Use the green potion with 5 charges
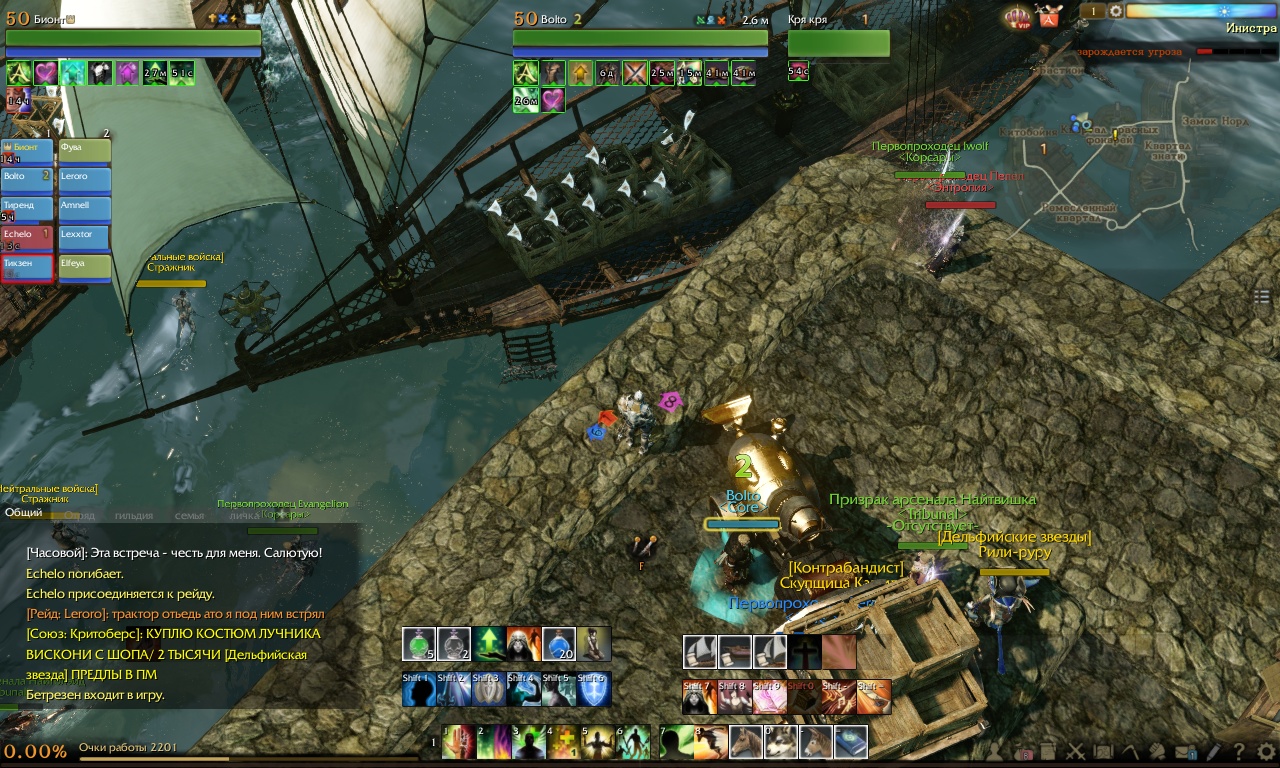This screenshot has width=1280, height=768. [x=420, y=644]
